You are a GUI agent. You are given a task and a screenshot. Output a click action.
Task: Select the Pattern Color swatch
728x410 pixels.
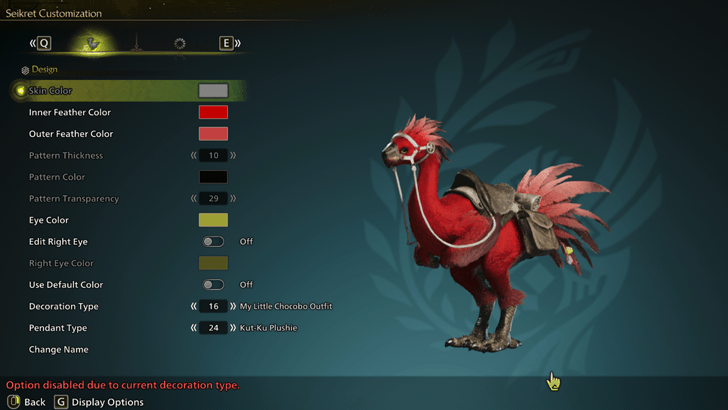point(213,177)
